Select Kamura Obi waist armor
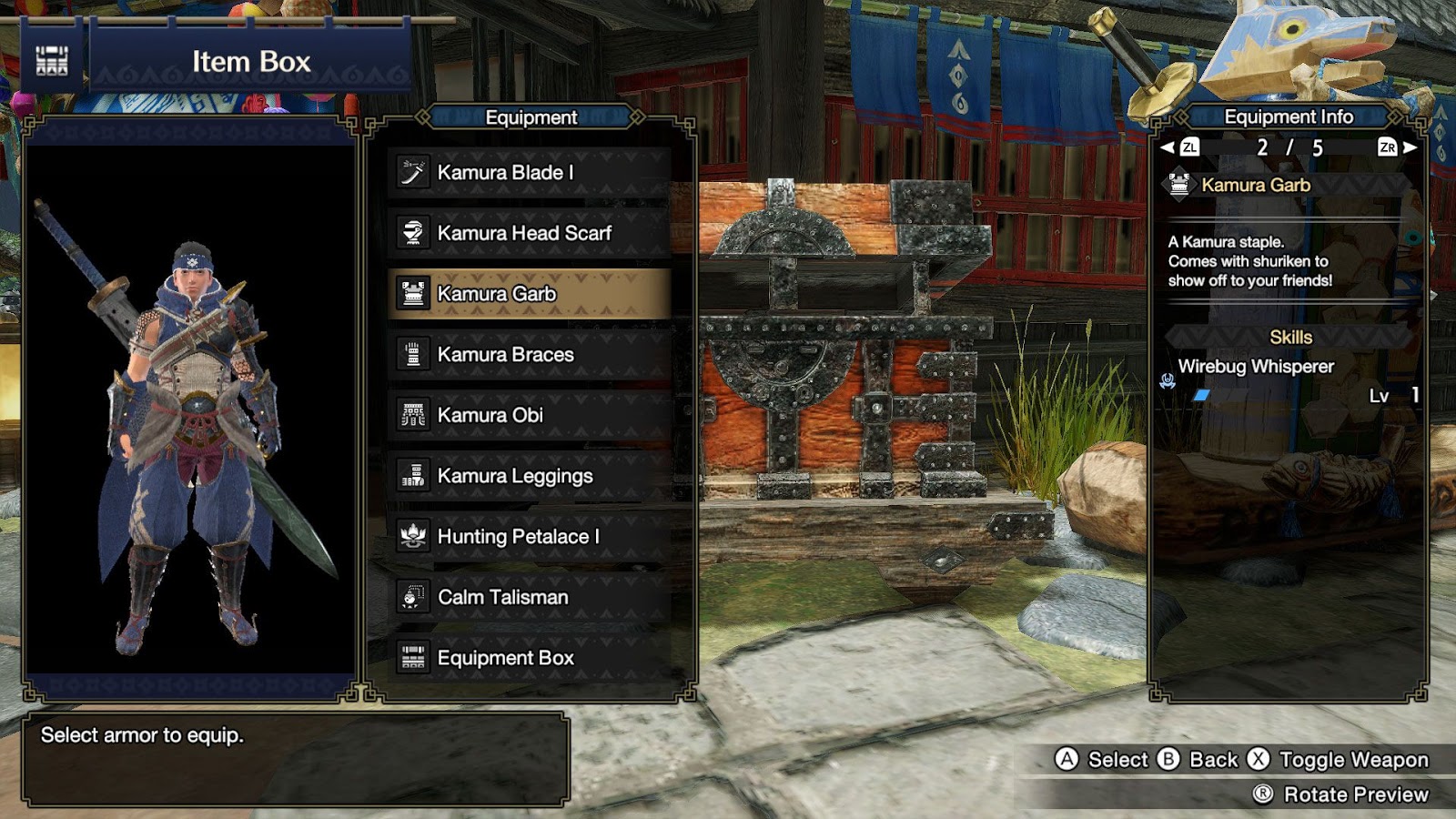This screenshot has width=1456, height=819. click(x=529, y=415)
